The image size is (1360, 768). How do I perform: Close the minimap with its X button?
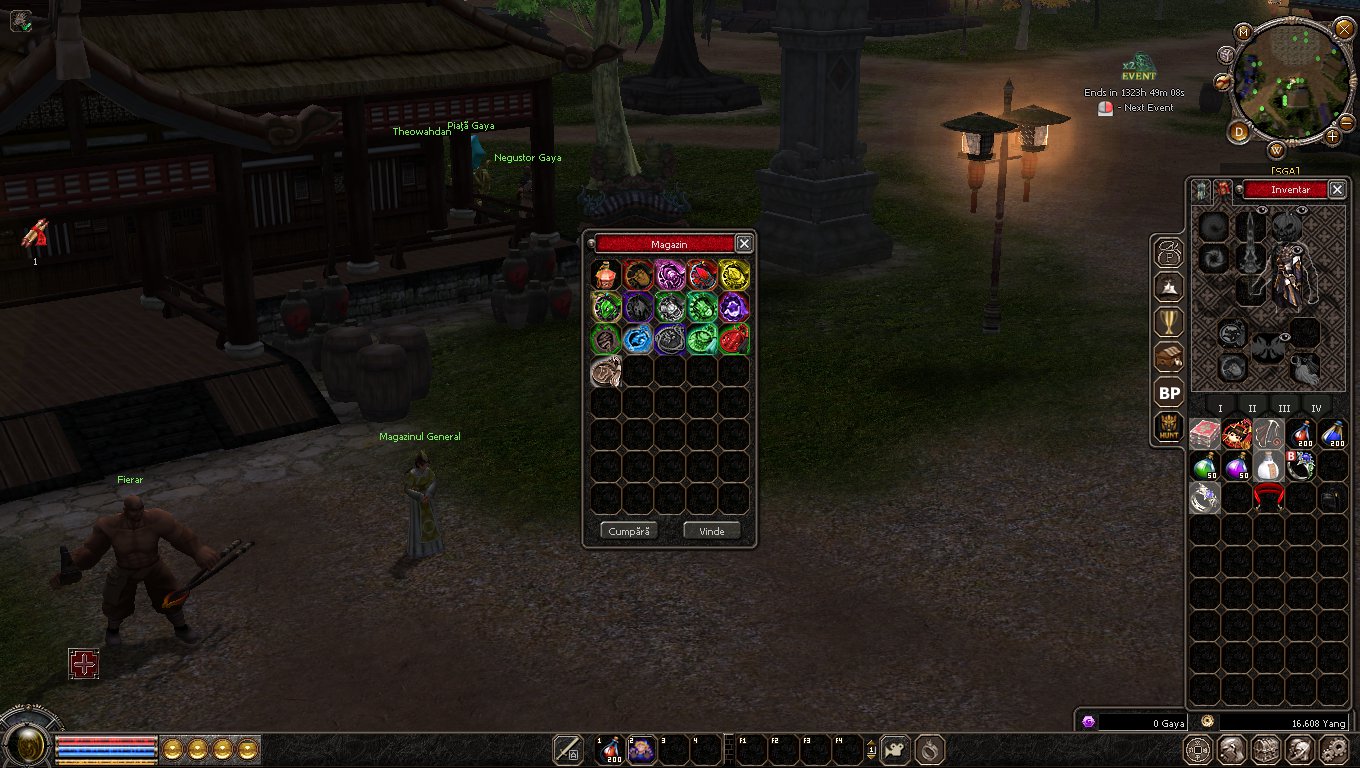point(1344,28)
